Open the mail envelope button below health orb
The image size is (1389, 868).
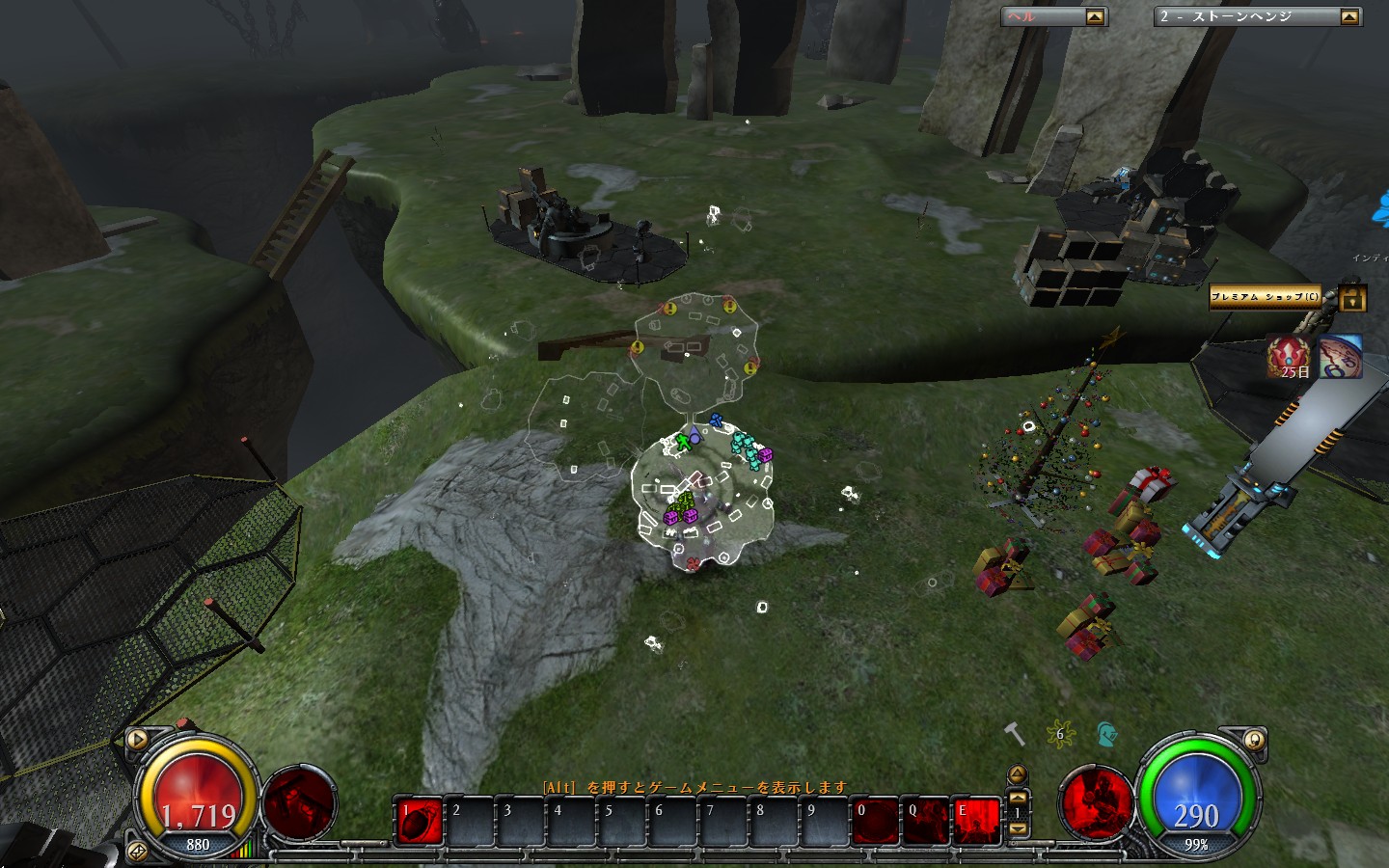click(138, 851)
